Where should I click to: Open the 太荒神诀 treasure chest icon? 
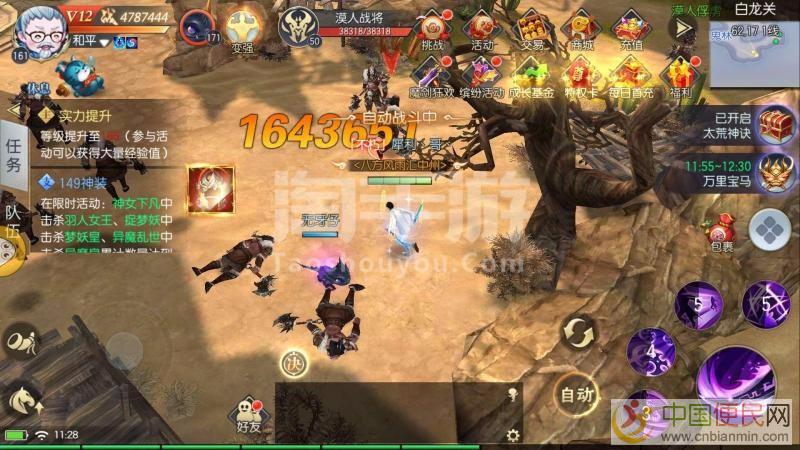point(776,124)
